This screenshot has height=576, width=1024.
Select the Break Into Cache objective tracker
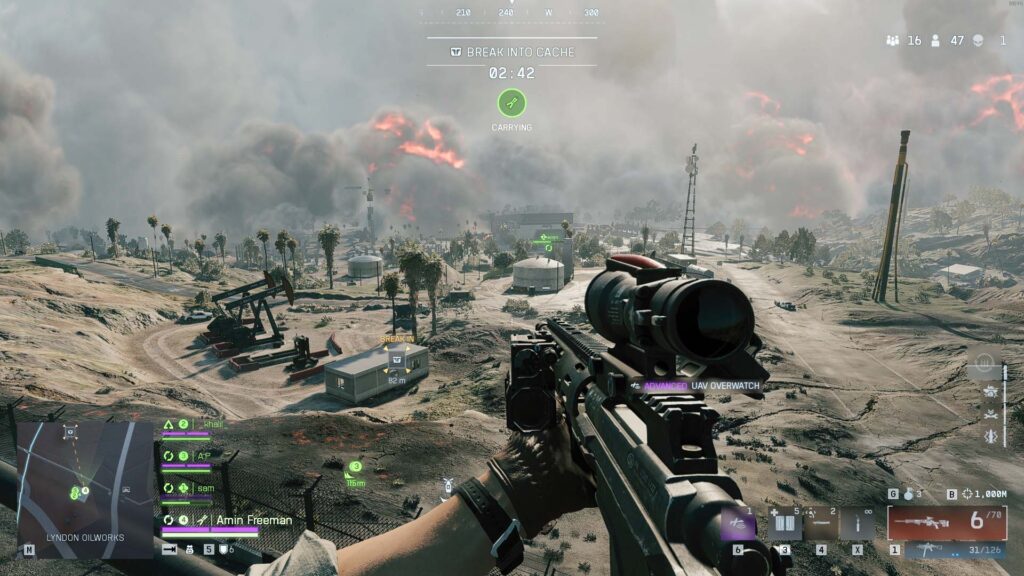511,51
